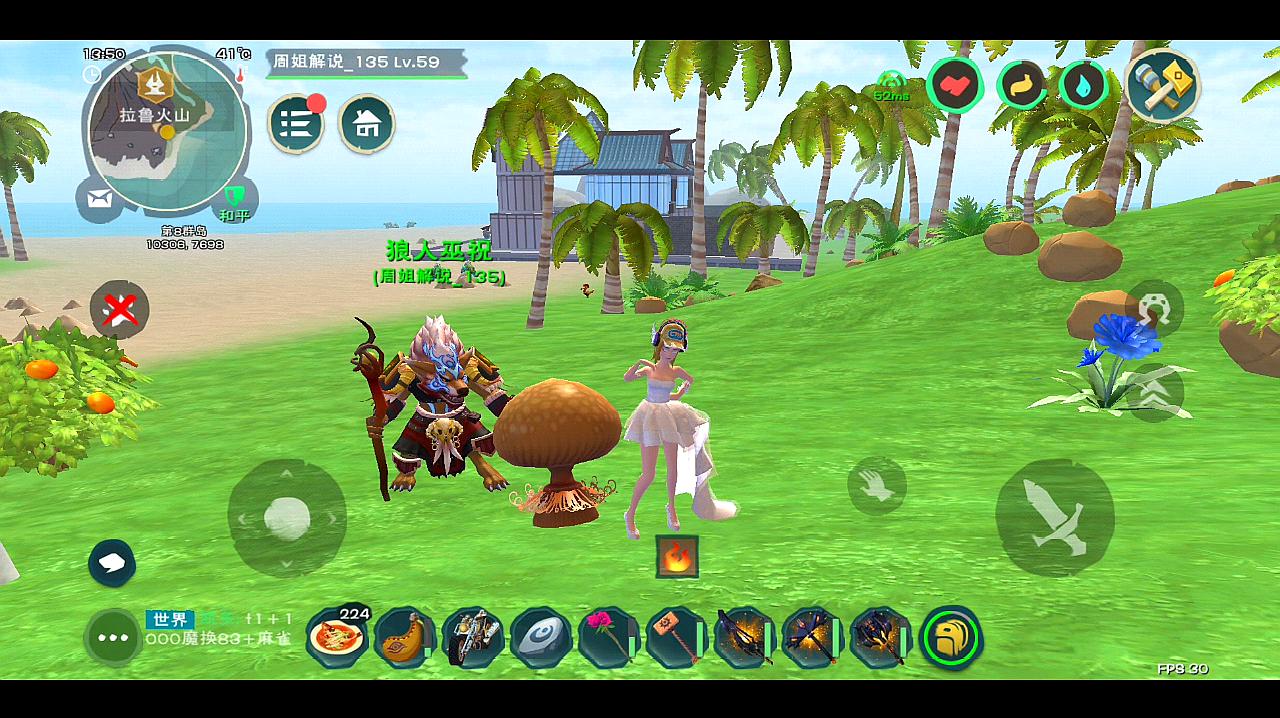The width and height of the screenshot is (1280, 718).
Task: Select the leather water flask slot
Action: click(x=405, y=637)
